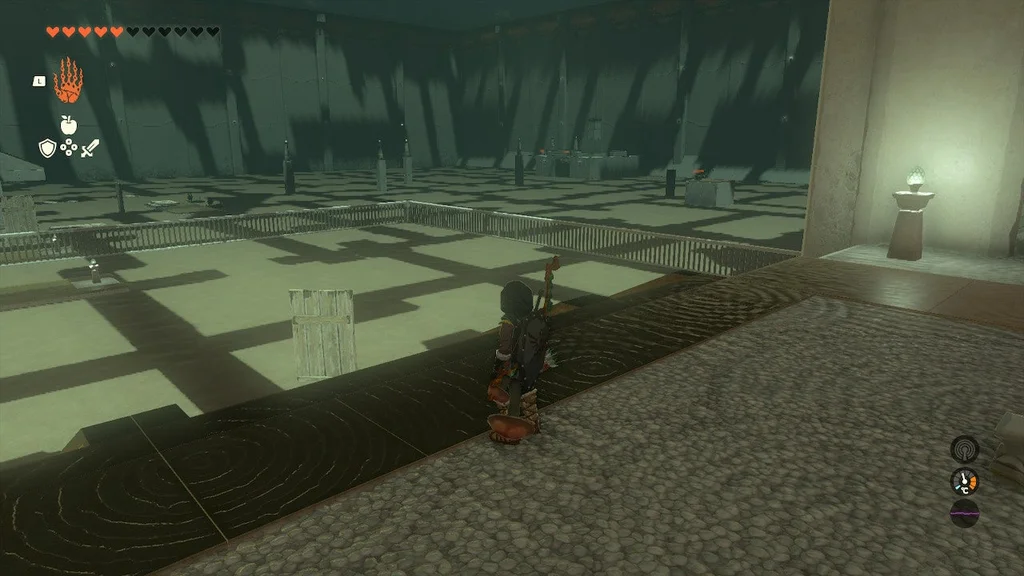Click the Sheikah sensor signal icon
The width and height of the screenshot is (1024, 576).
(x=964, y=448)
